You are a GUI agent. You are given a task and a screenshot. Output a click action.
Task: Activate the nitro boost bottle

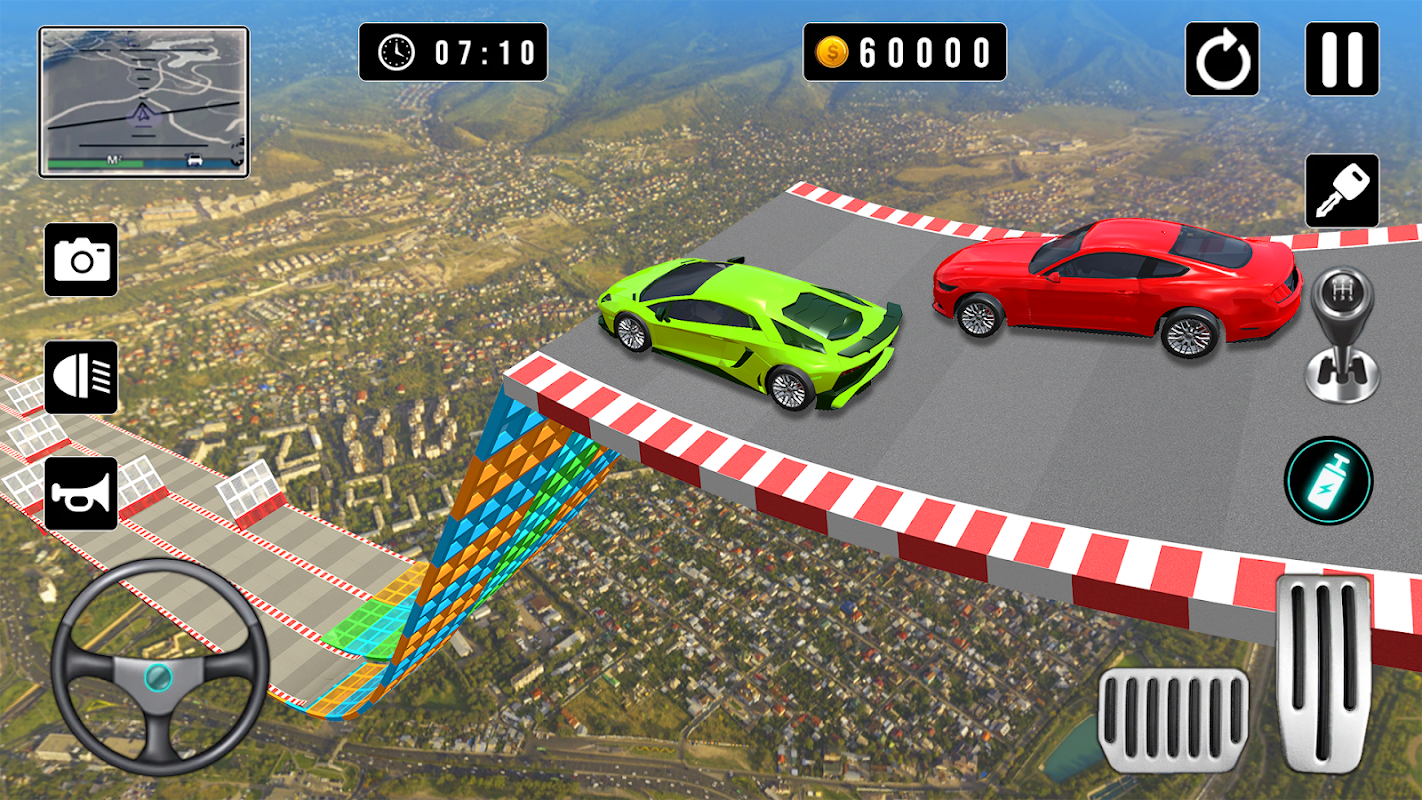[x=1329, y=481]
